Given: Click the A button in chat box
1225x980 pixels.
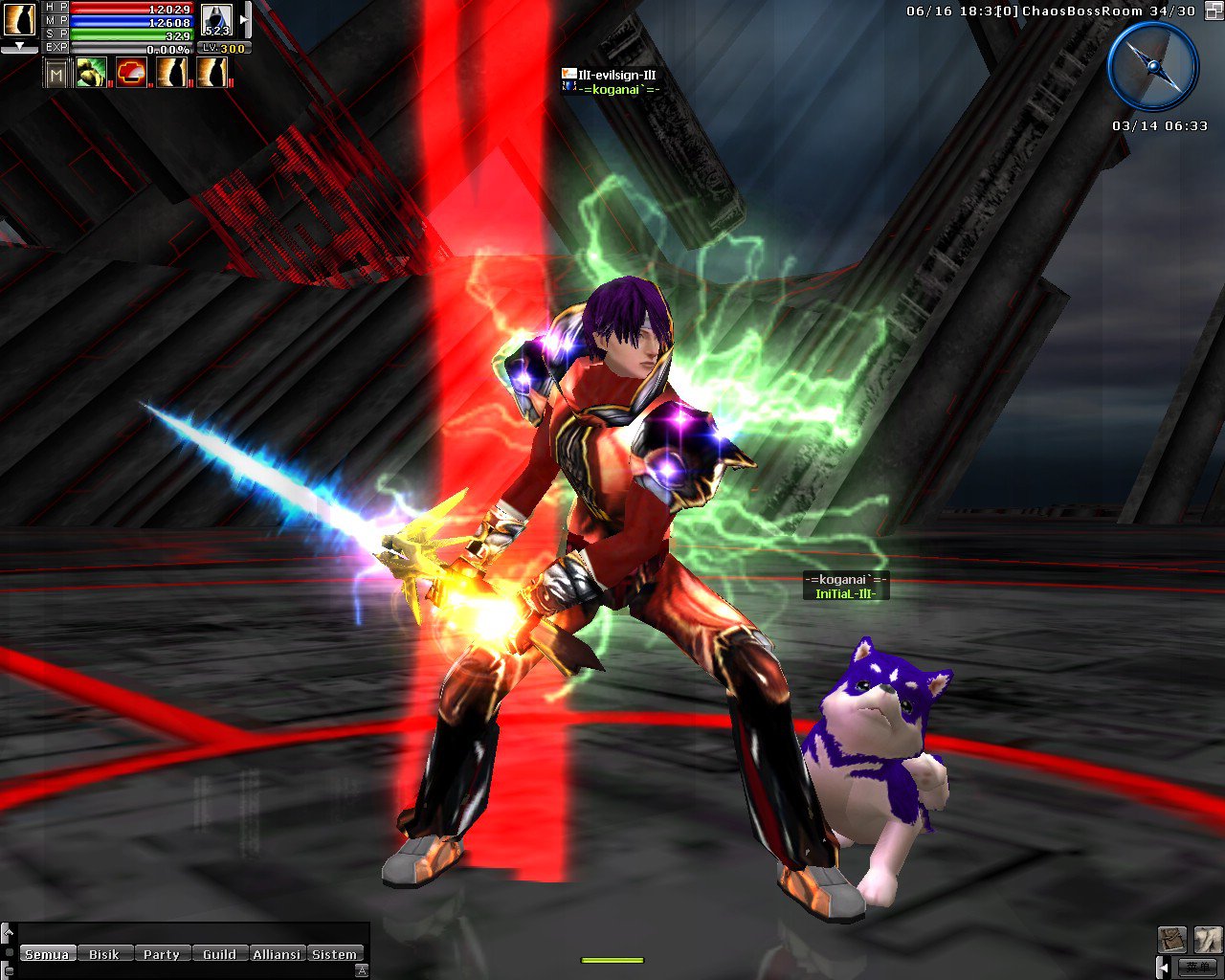Looking at the screenshot, I should [362, 970].
